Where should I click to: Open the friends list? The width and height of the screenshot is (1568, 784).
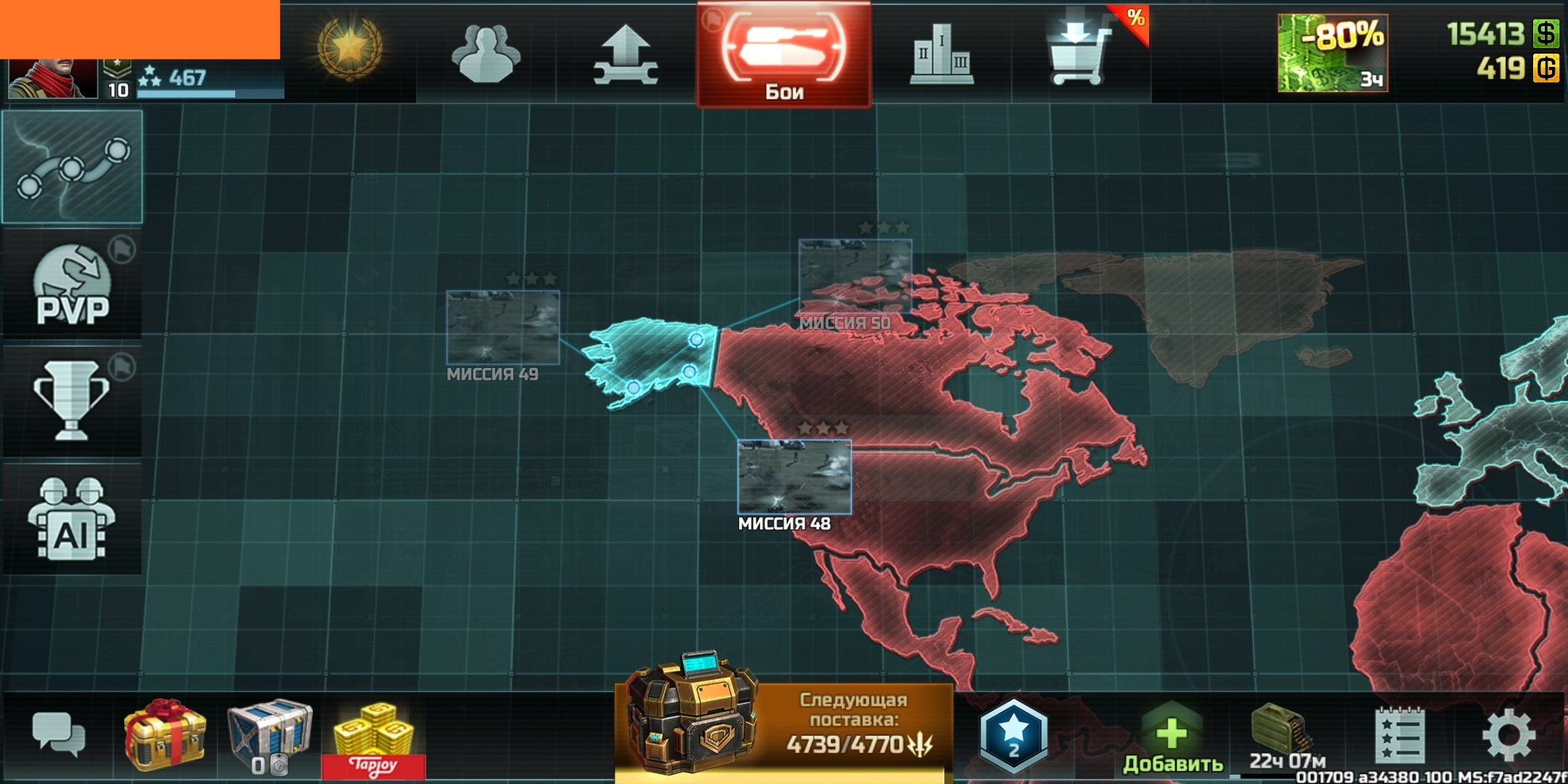pos(488,54)
